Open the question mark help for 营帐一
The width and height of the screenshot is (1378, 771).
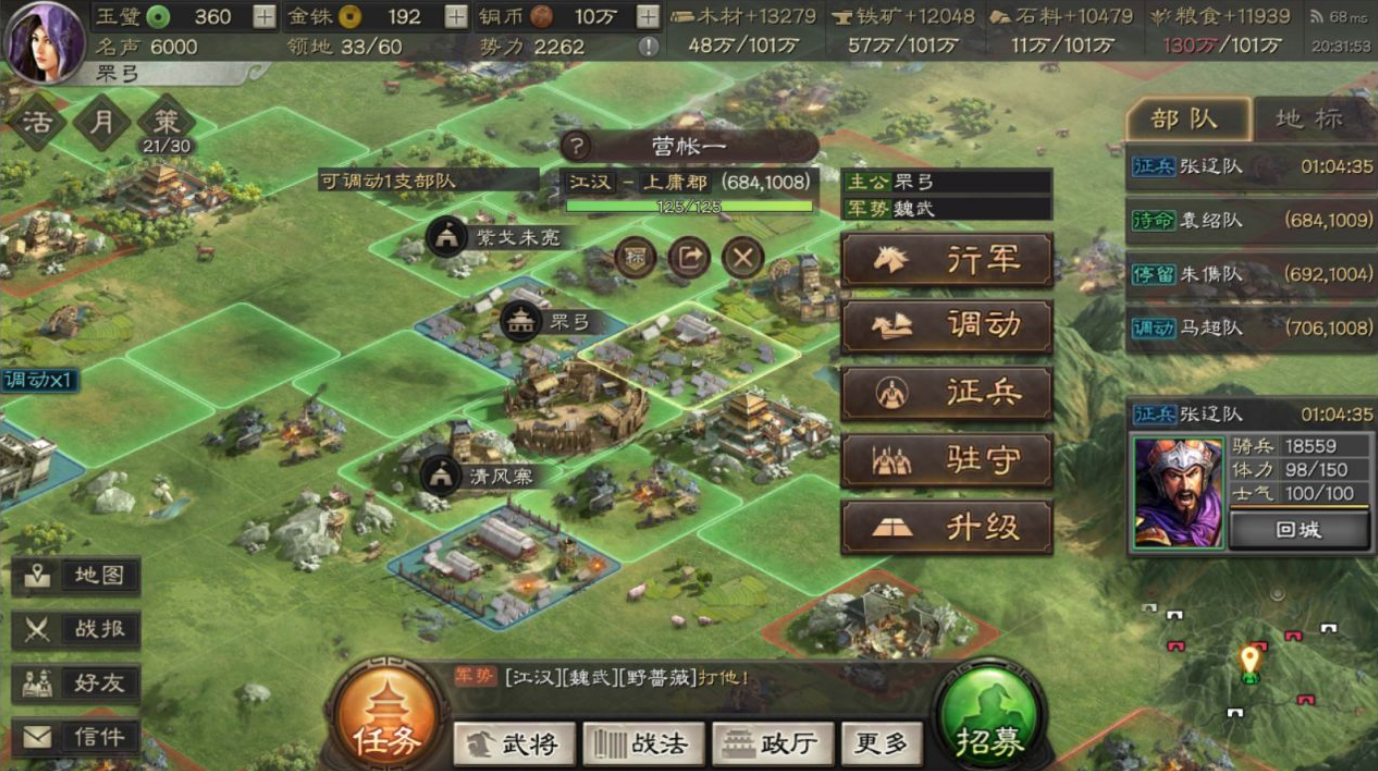tap(577, 147)
